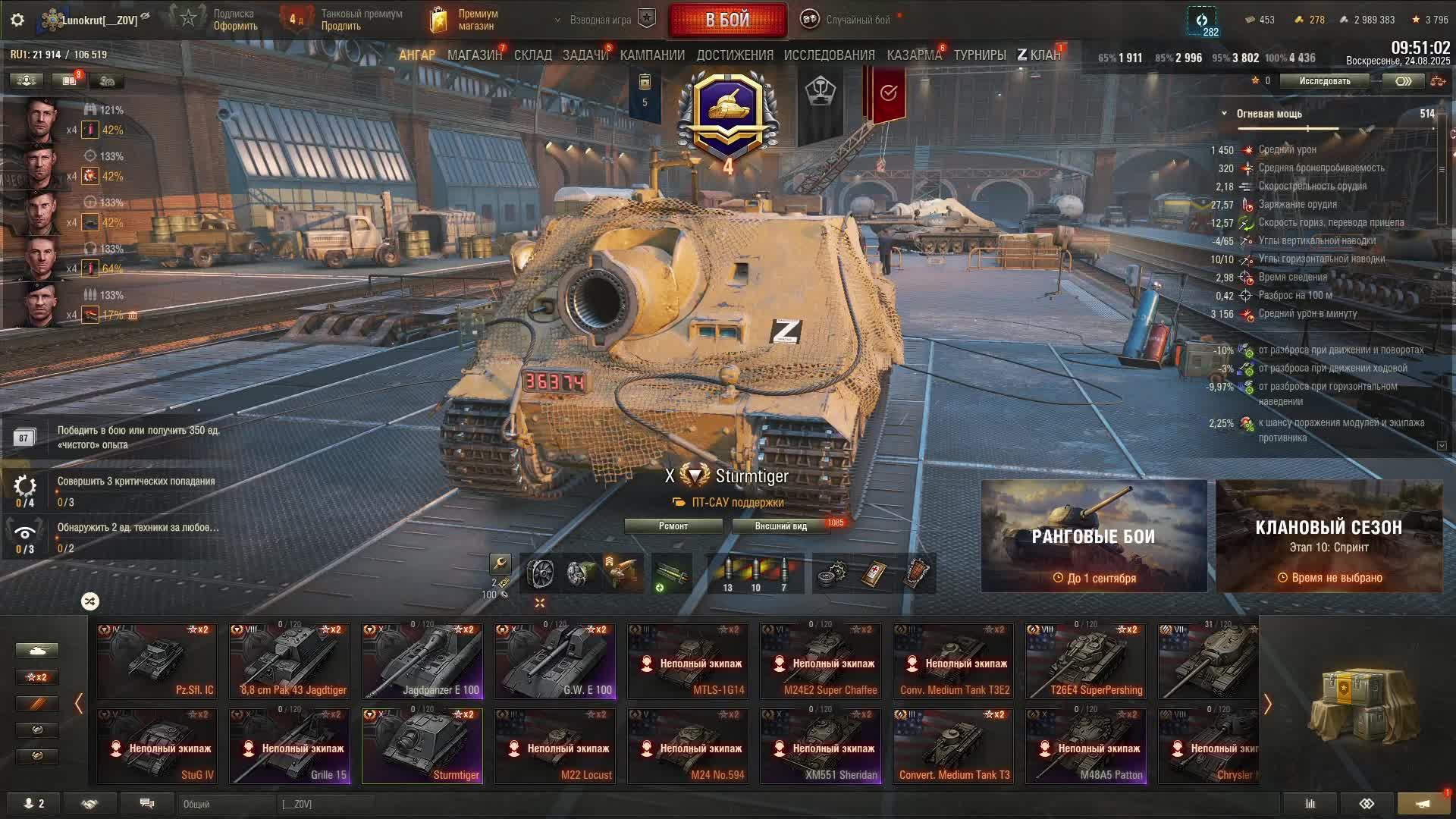Select the Jagdpanzer E 100 tank
This screenshot has width=1456, height=819.
point(422,661)
